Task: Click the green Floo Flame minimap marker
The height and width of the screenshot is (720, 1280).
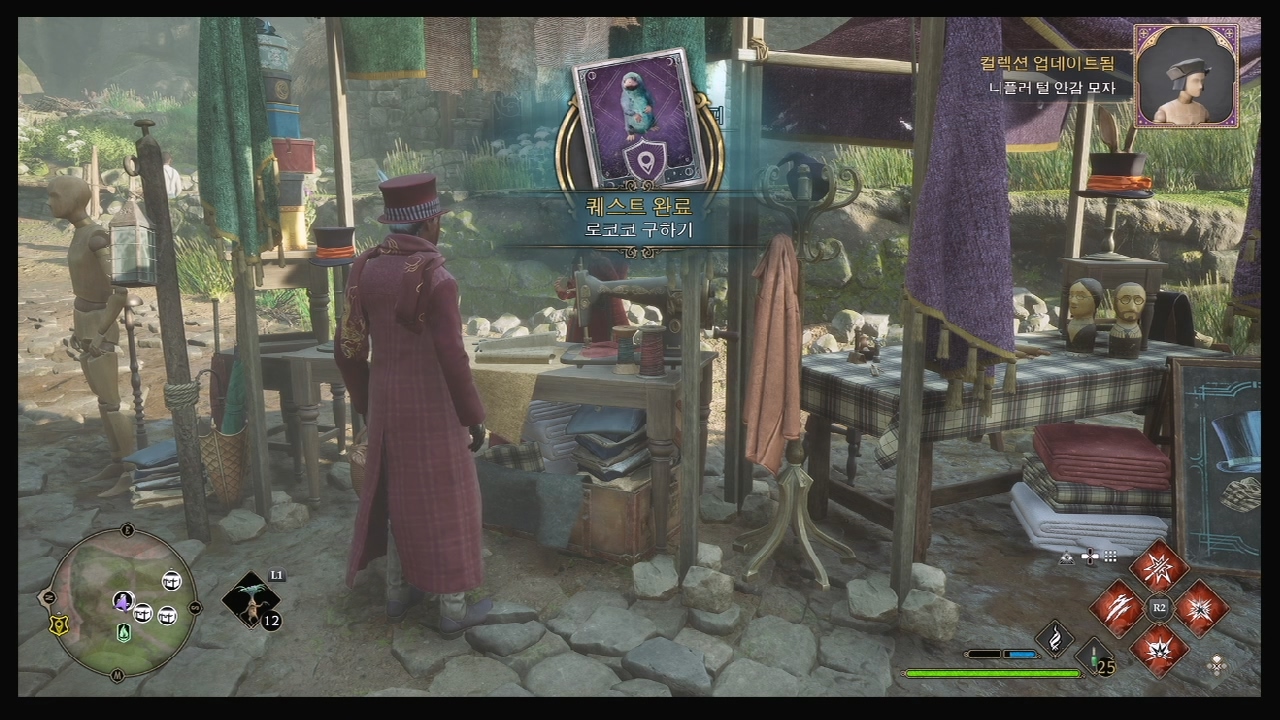Action: [x=124, y=632]
